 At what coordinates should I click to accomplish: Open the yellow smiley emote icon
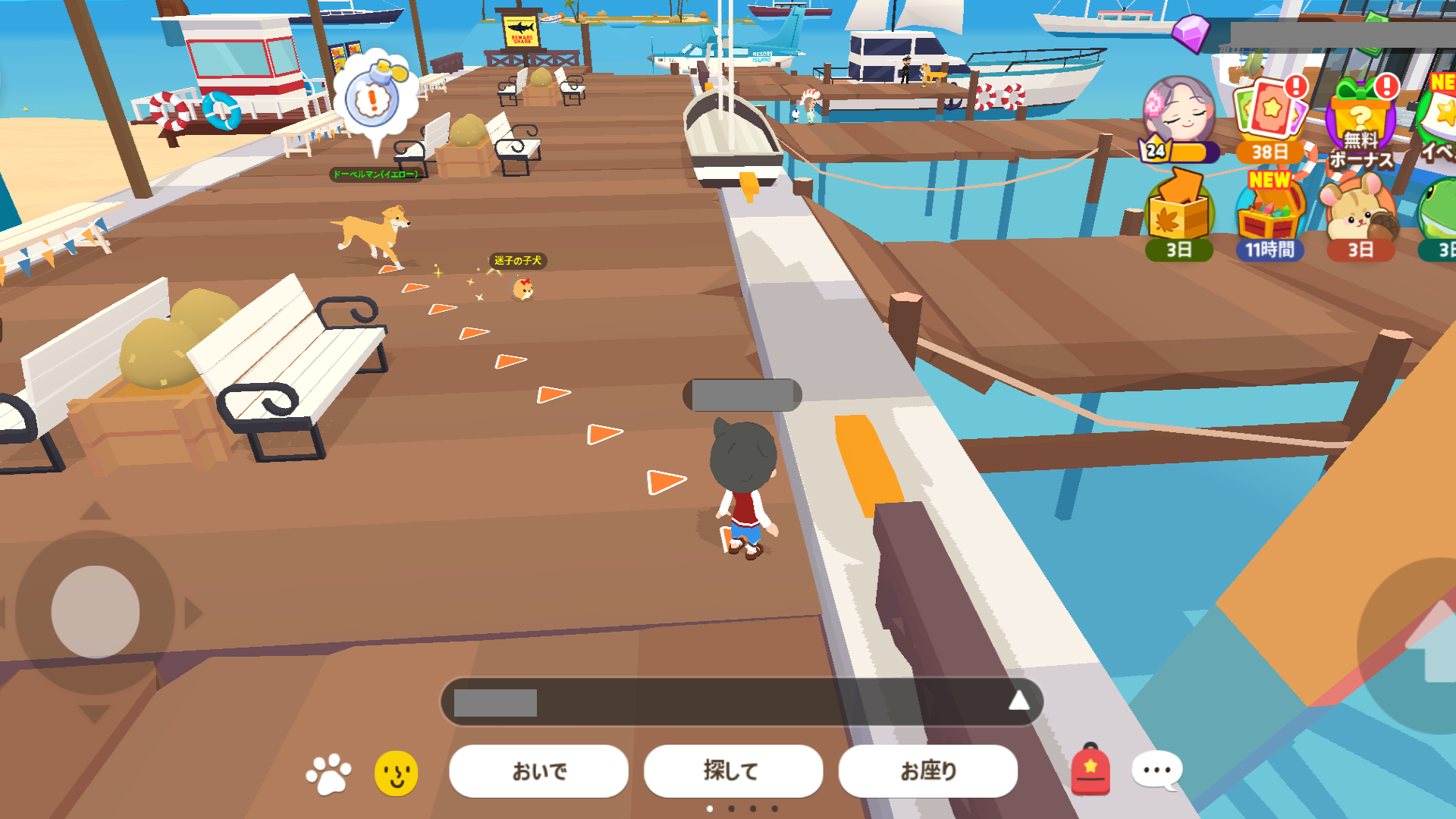pos(396,773)
